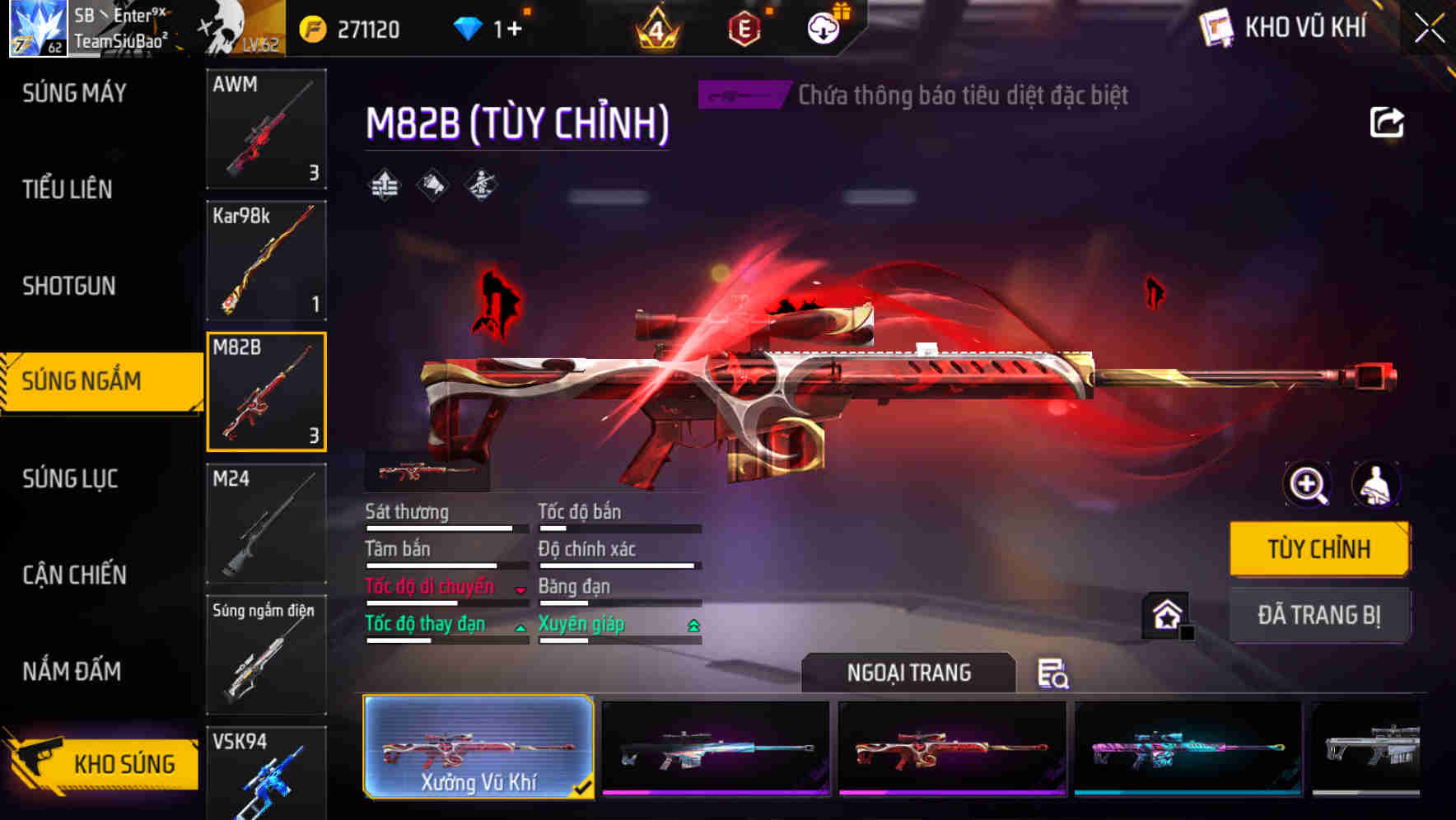The image size is (1456, 820).
Task: Switch to the Ngoại Trang tab
Action: click(909, 673)
